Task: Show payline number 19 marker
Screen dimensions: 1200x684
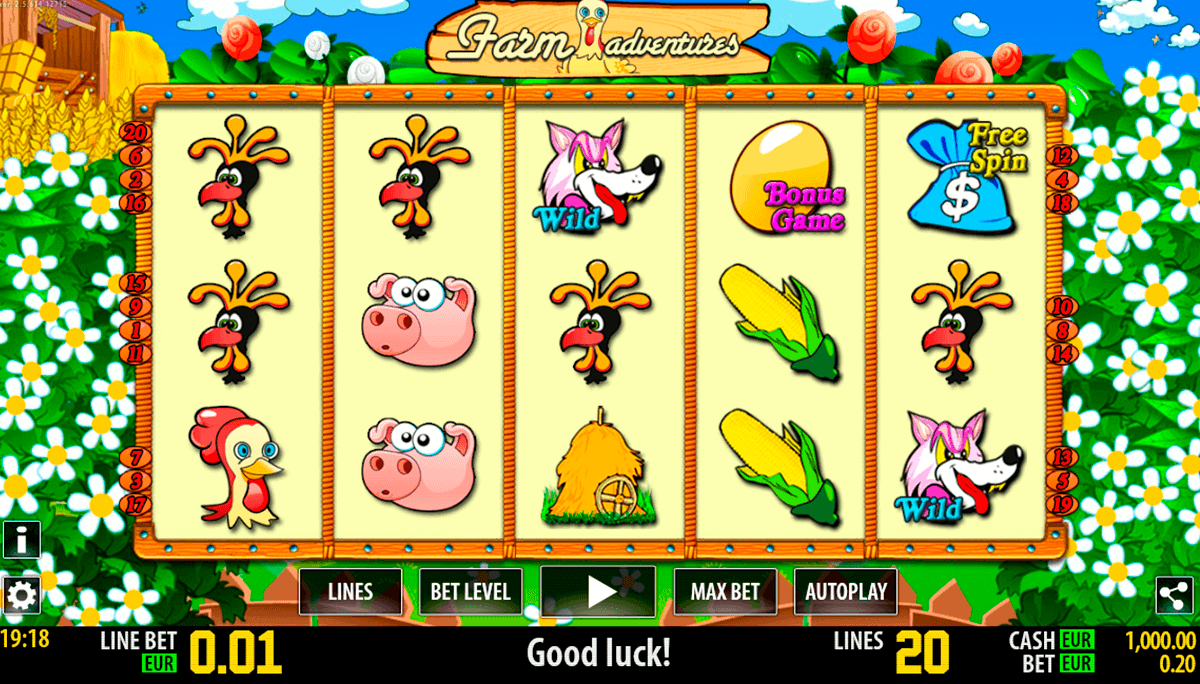Action: (1062, 503)
